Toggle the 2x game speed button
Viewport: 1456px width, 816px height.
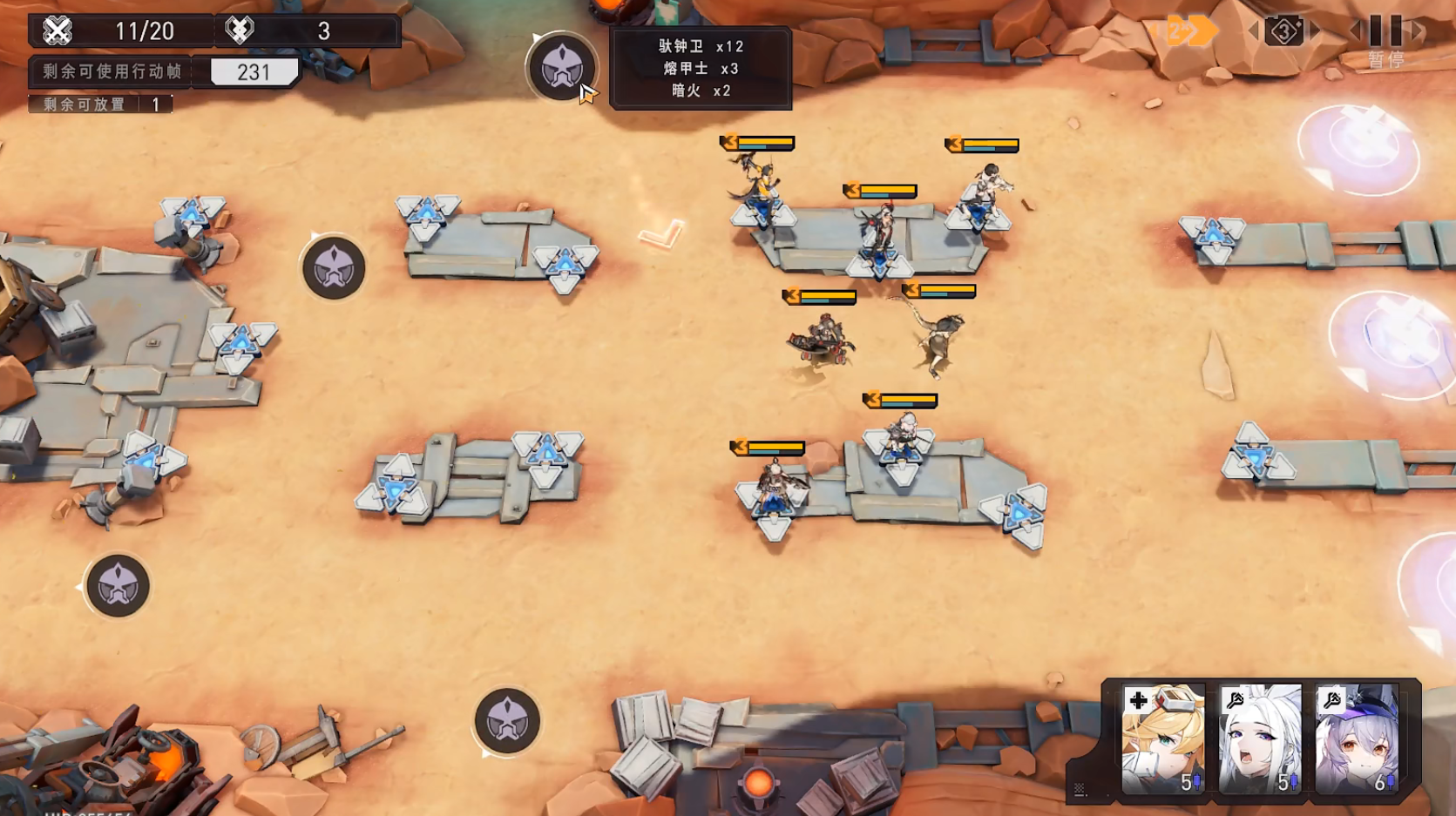1185,32
